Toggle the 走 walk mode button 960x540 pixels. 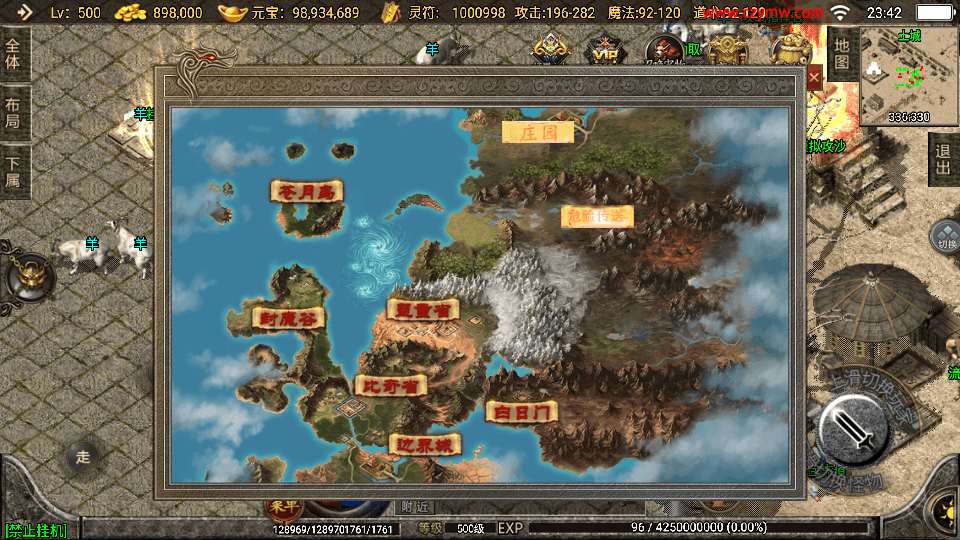tap(83, 457)
